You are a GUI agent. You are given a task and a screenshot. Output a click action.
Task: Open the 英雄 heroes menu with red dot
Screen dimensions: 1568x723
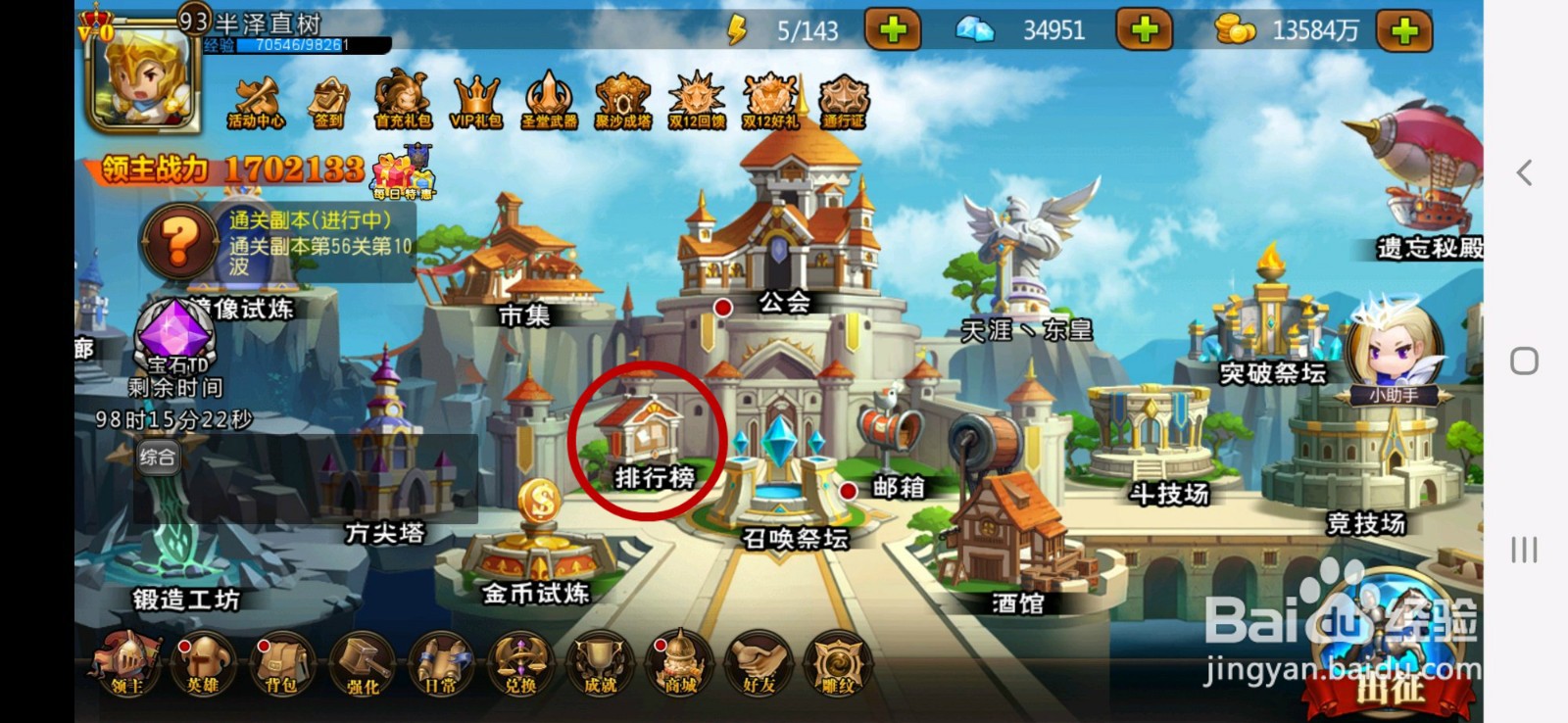[202, 666]
